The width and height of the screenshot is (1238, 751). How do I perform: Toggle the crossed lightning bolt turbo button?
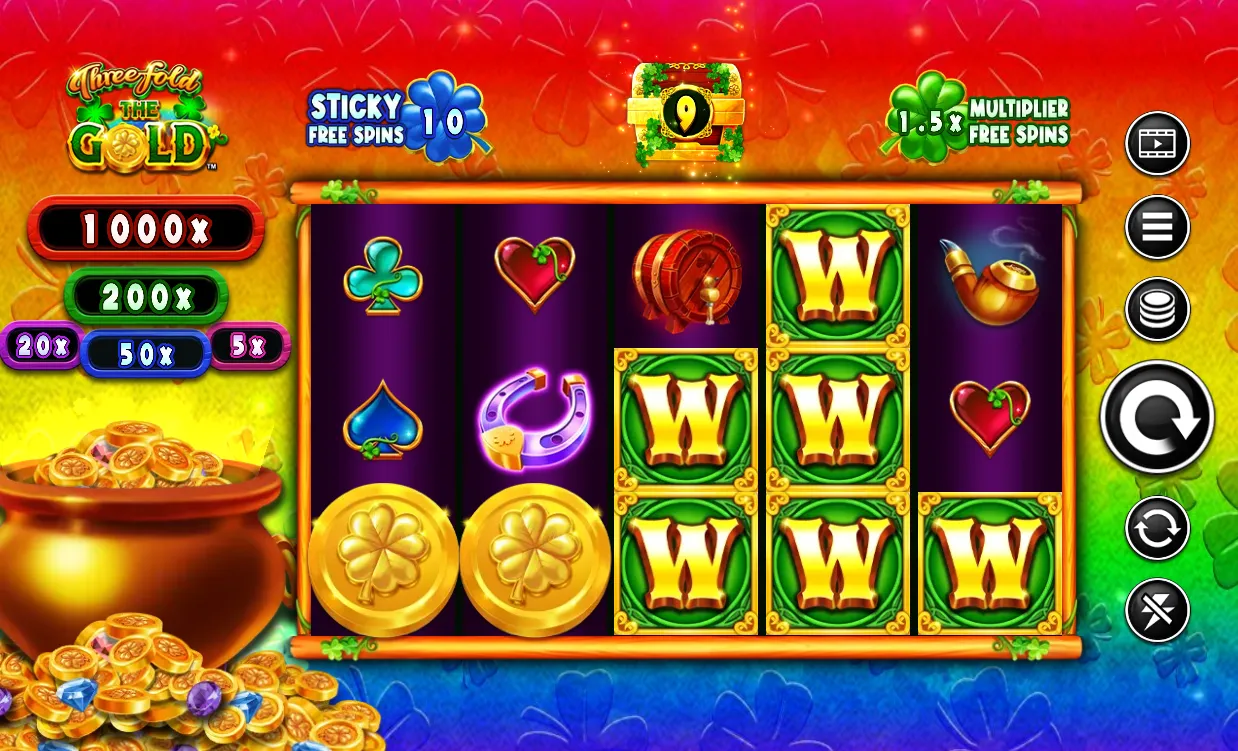[x=1157, y=610]
